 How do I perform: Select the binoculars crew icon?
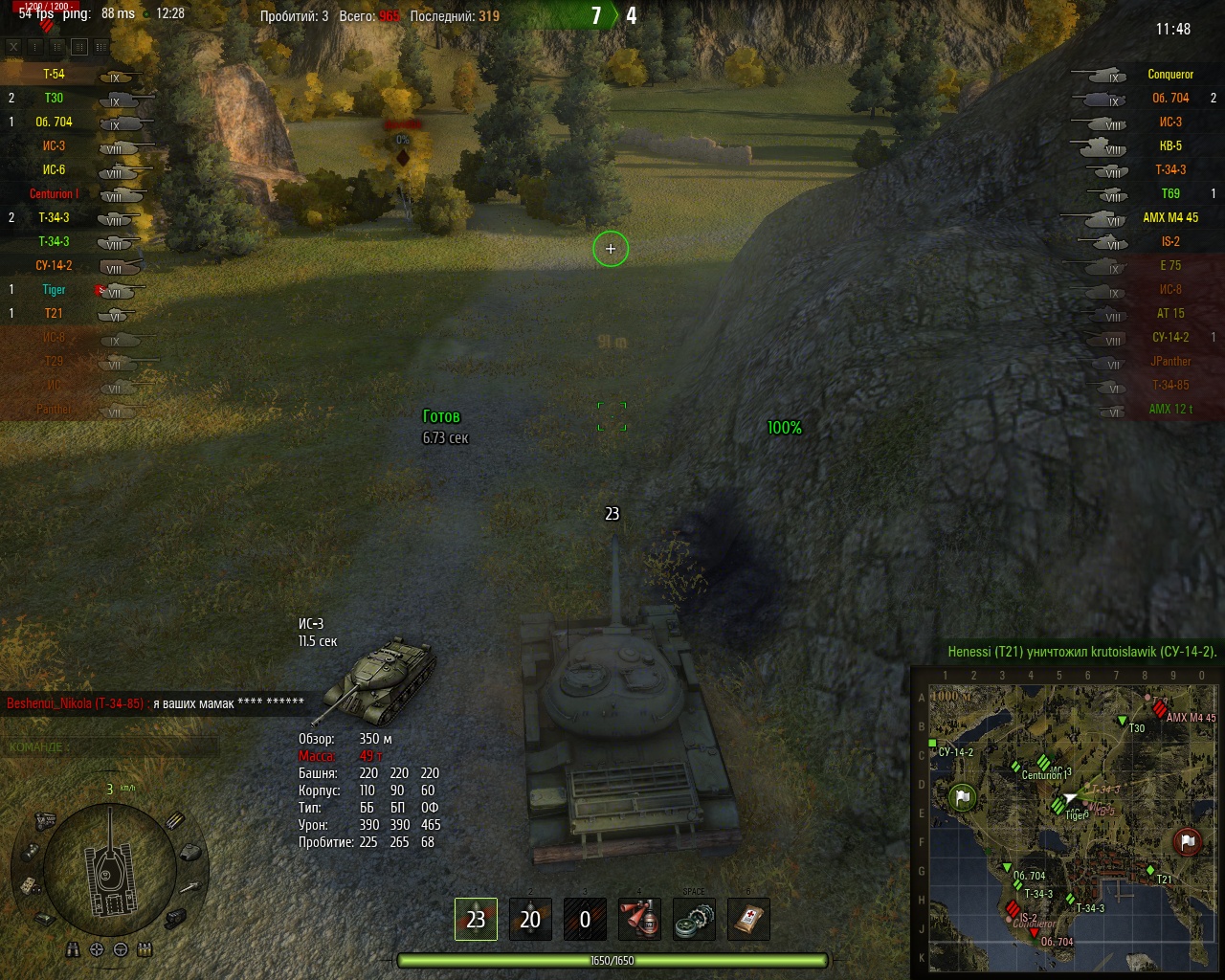[x=74, y=949]
